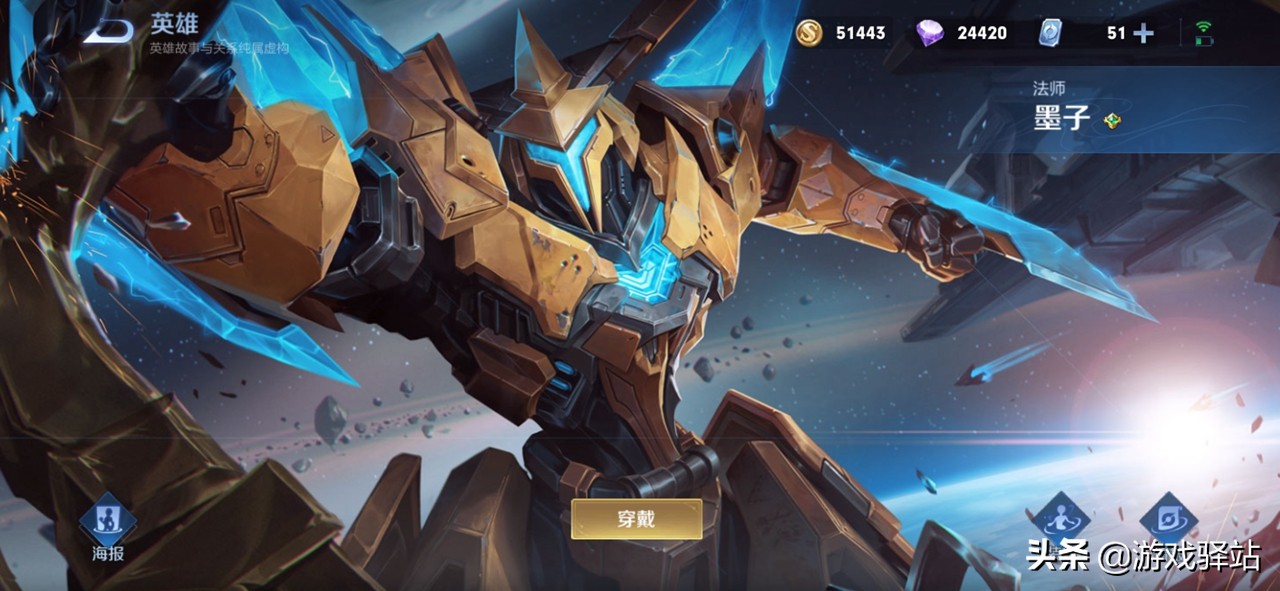
Task: Tap the plus button beside 51
Action: pos(1143,33)
